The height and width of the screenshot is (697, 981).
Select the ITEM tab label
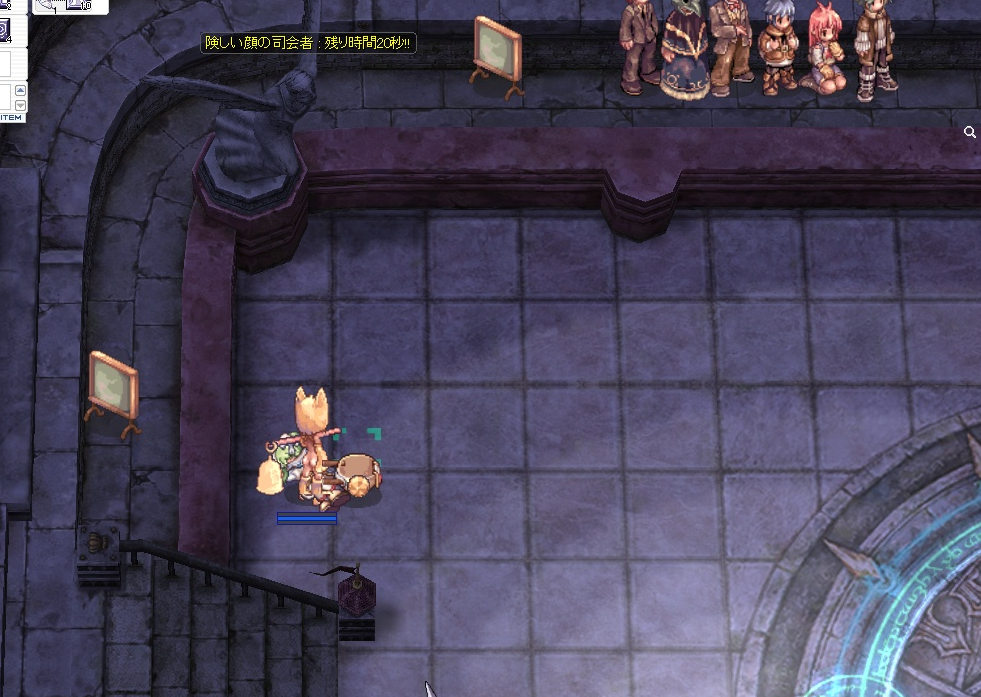pos(10,117)
